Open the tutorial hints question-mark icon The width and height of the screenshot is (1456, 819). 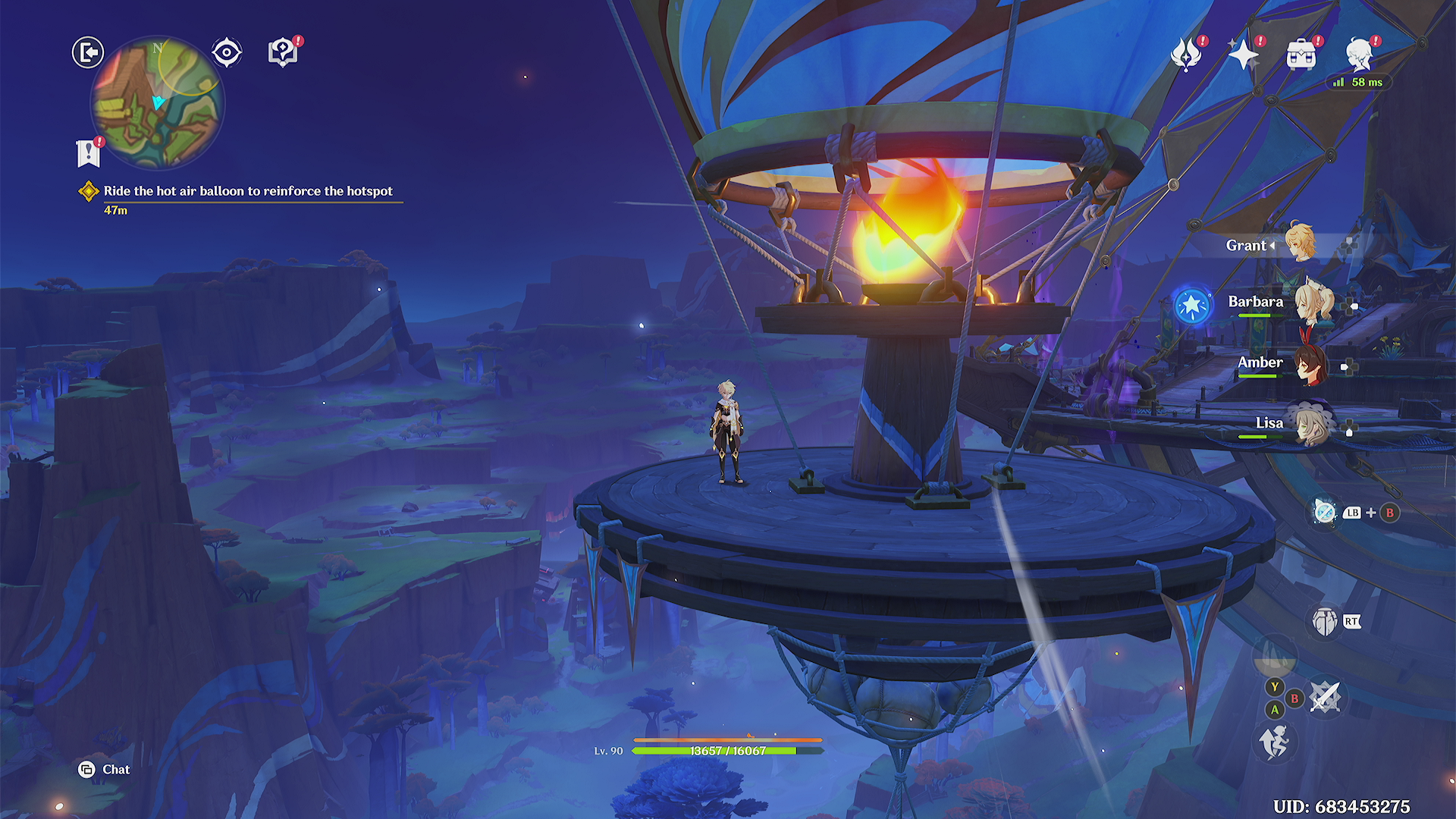tap(282, 52)
